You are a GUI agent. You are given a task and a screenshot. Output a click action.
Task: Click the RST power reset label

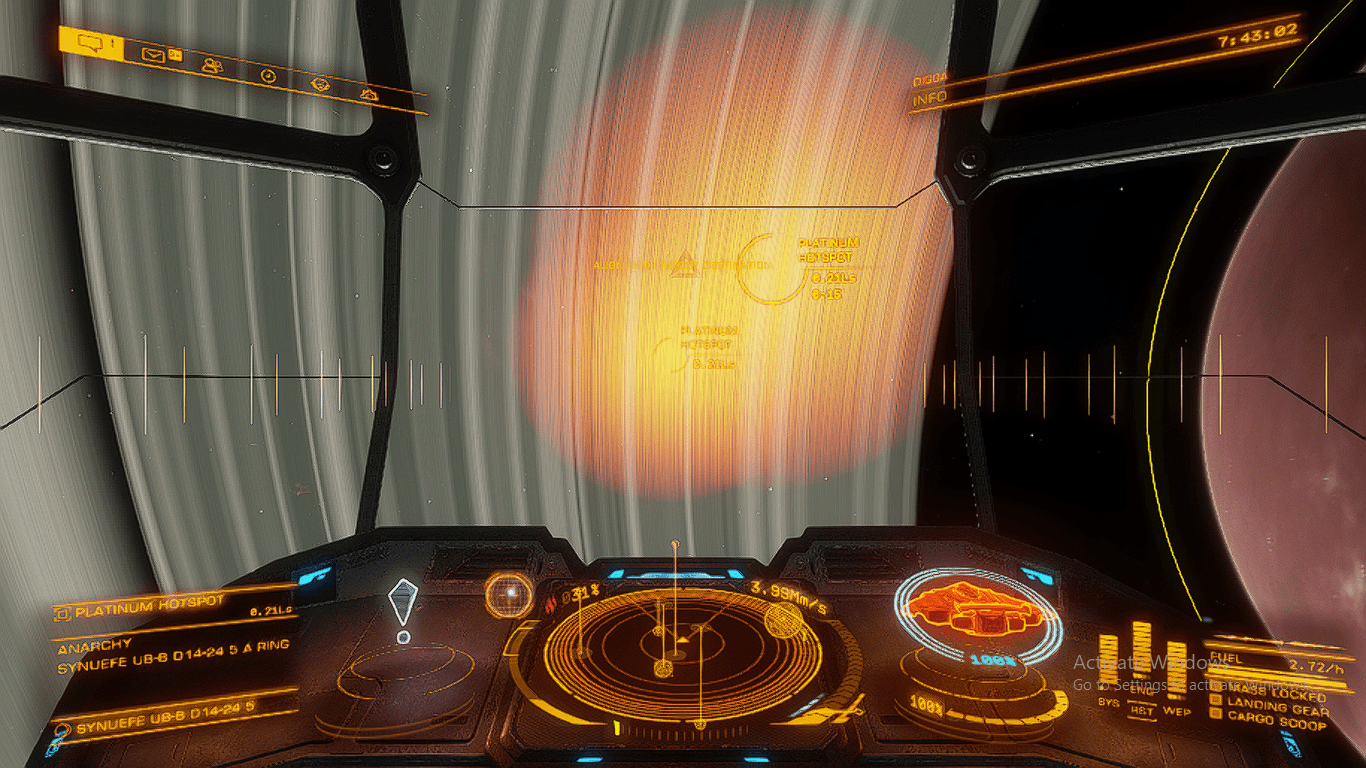click(1141, 710)
